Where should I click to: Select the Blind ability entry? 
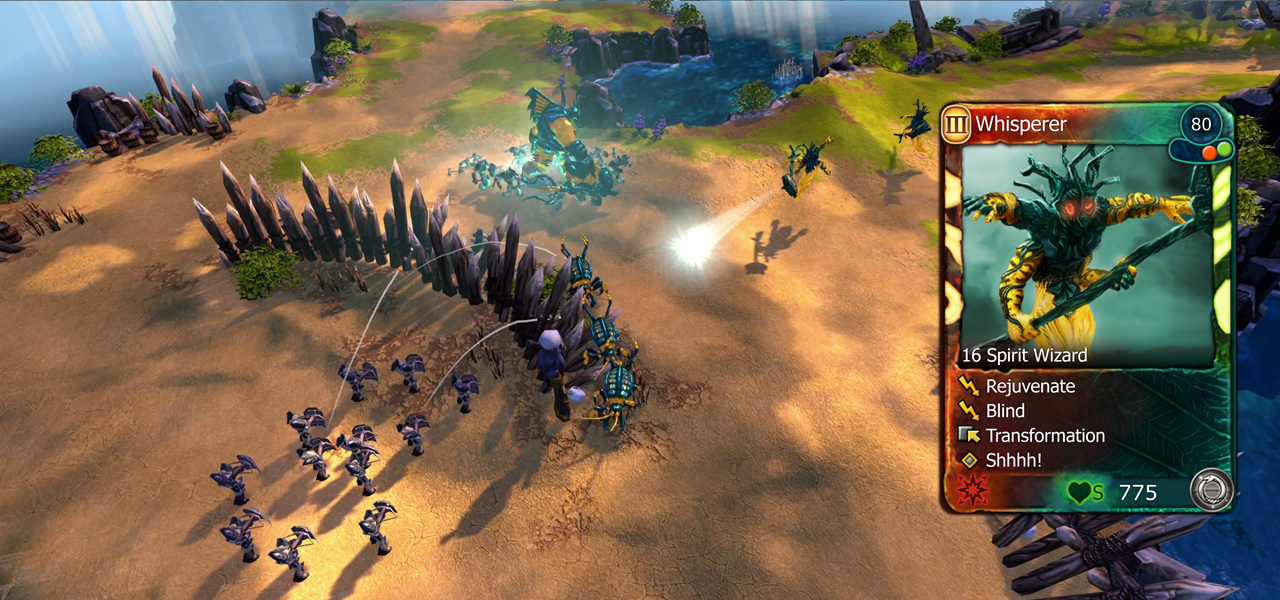coord(1005,411)
